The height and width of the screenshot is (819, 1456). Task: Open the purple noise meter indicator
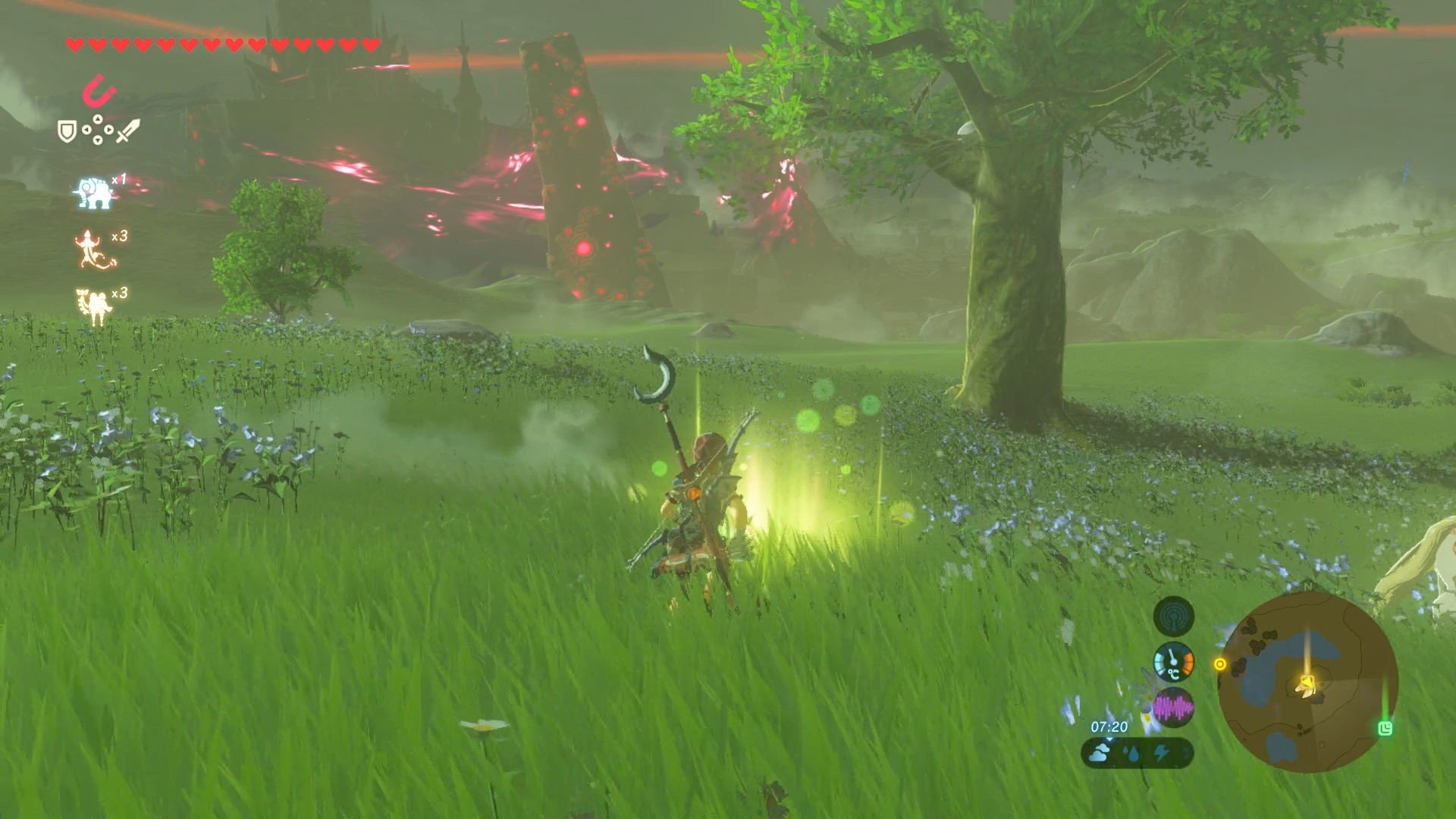(1174, 705)
